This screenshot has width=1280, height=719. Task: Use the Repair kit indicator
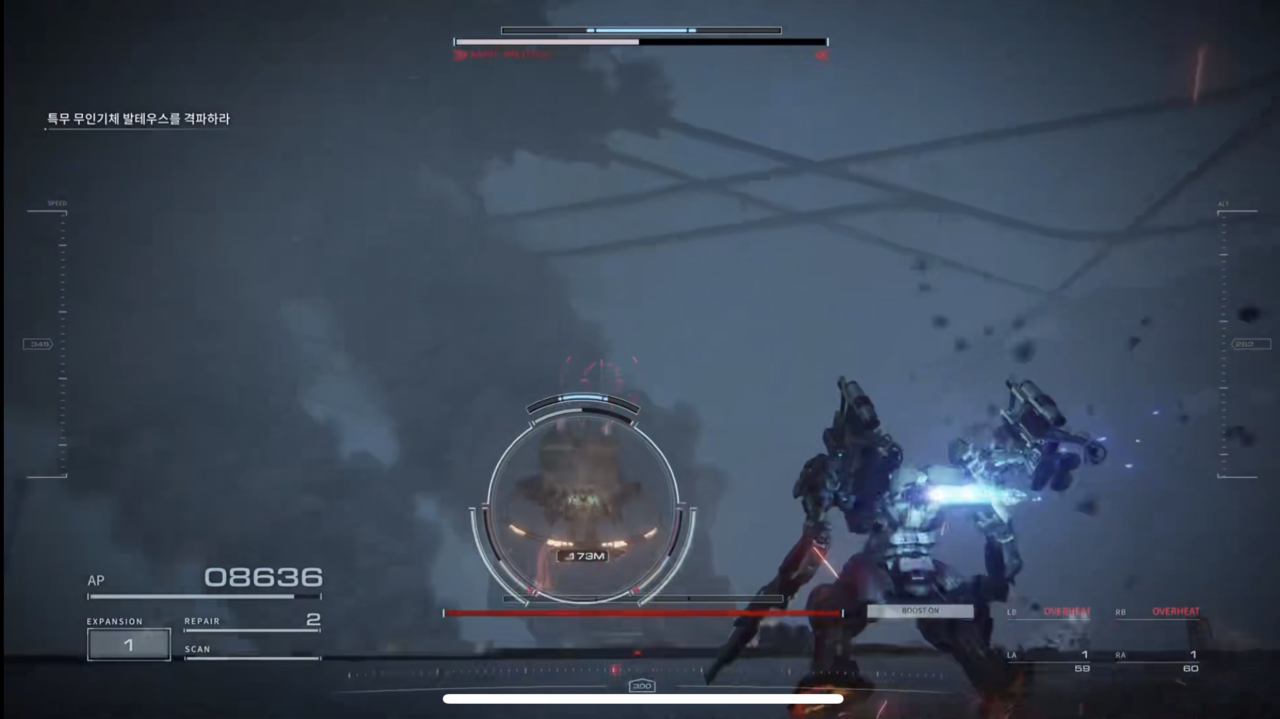tap(252, 622)
